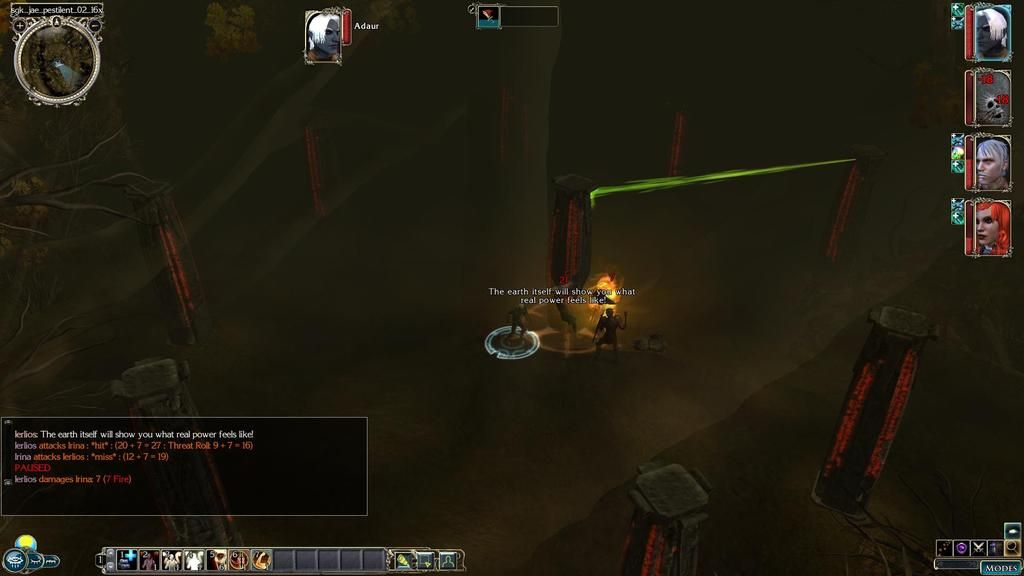Open the magnifying glass menu icon

pos(1012,547)
